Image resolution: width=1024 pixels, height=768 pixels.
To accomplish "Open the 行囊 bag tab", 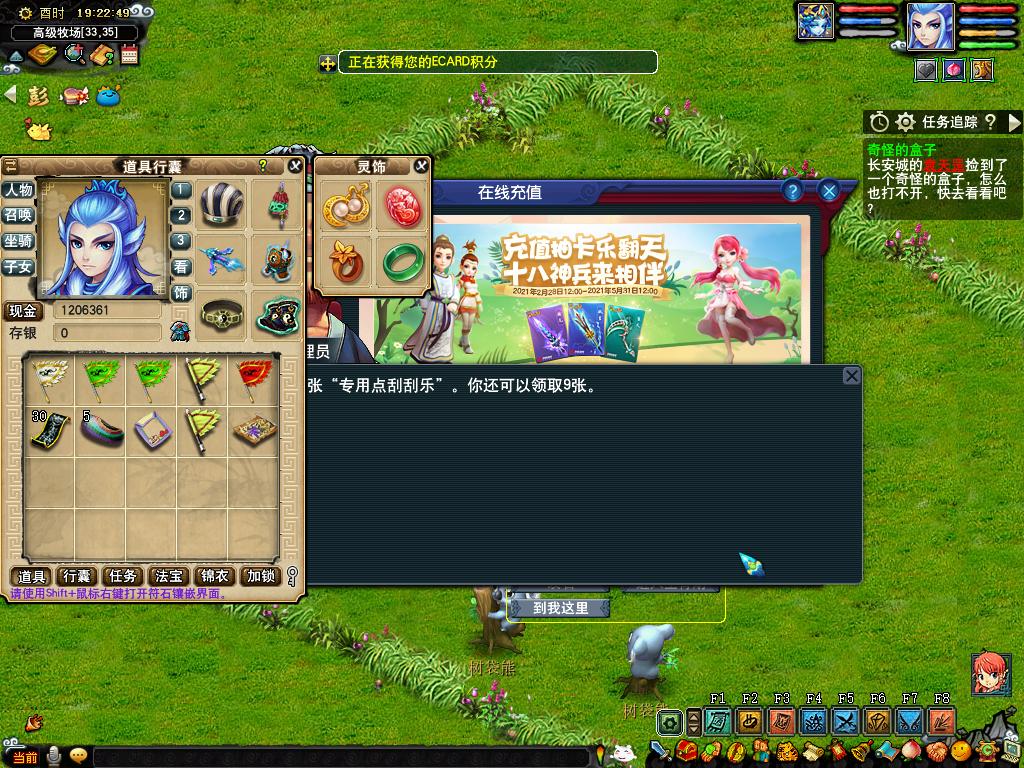I will click(x=77, y=576).
